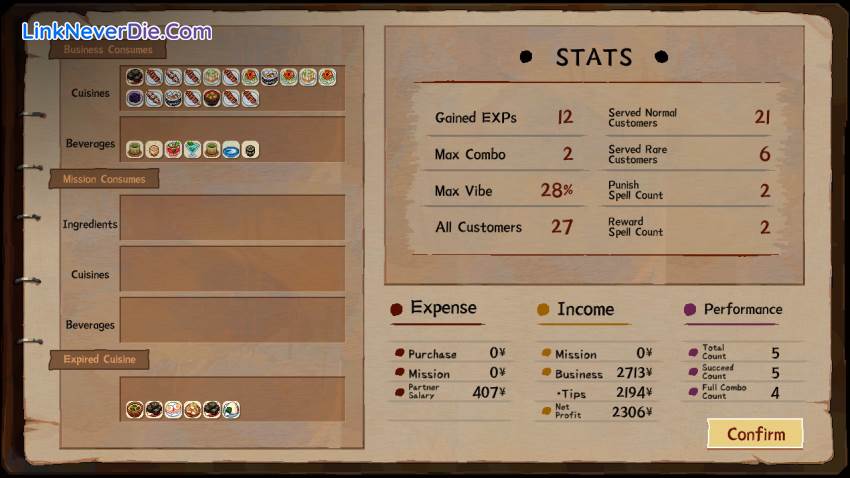
Task: Confirm the daily stats report
Action: click(x=755, y=433)
